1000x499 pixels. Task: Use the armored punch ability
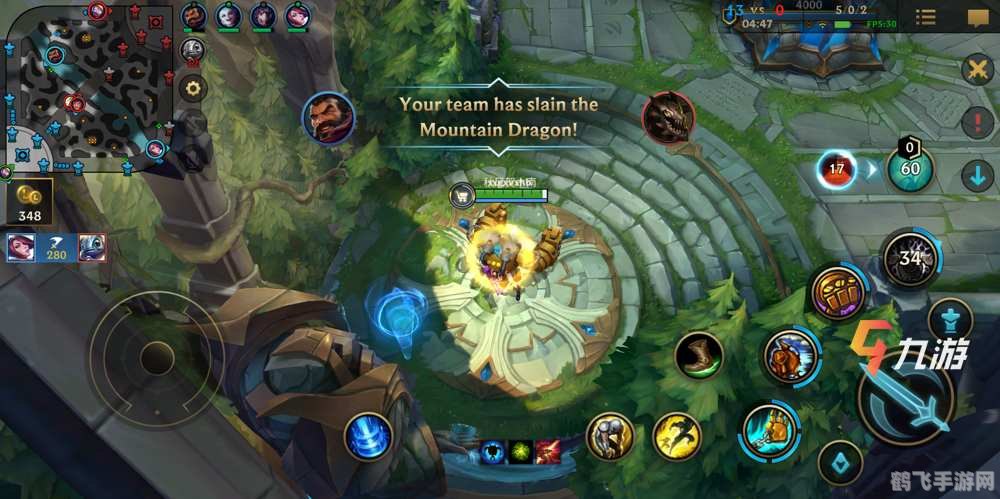pyautogui.click(x=792, y=355)
